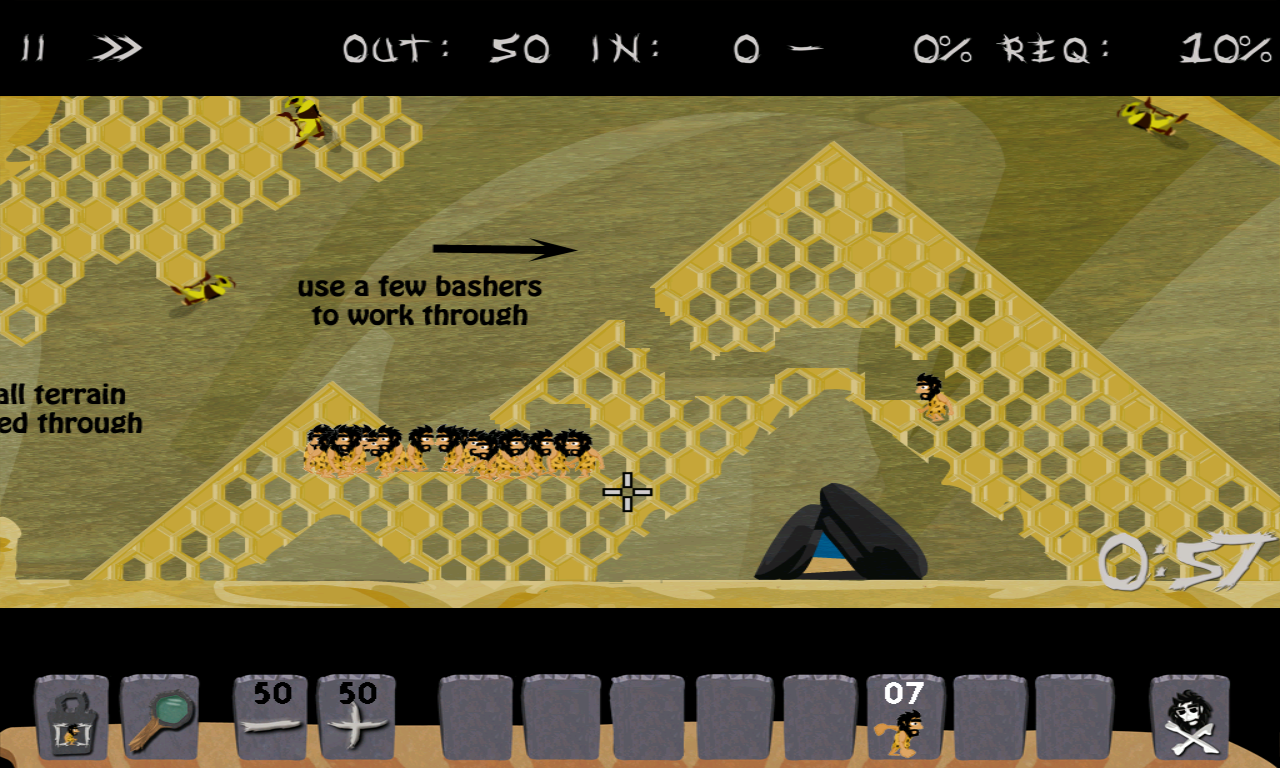Open the magnifying glass zoom tool
This screenshot has width=1280, height=768.
[x=160, y=717]
